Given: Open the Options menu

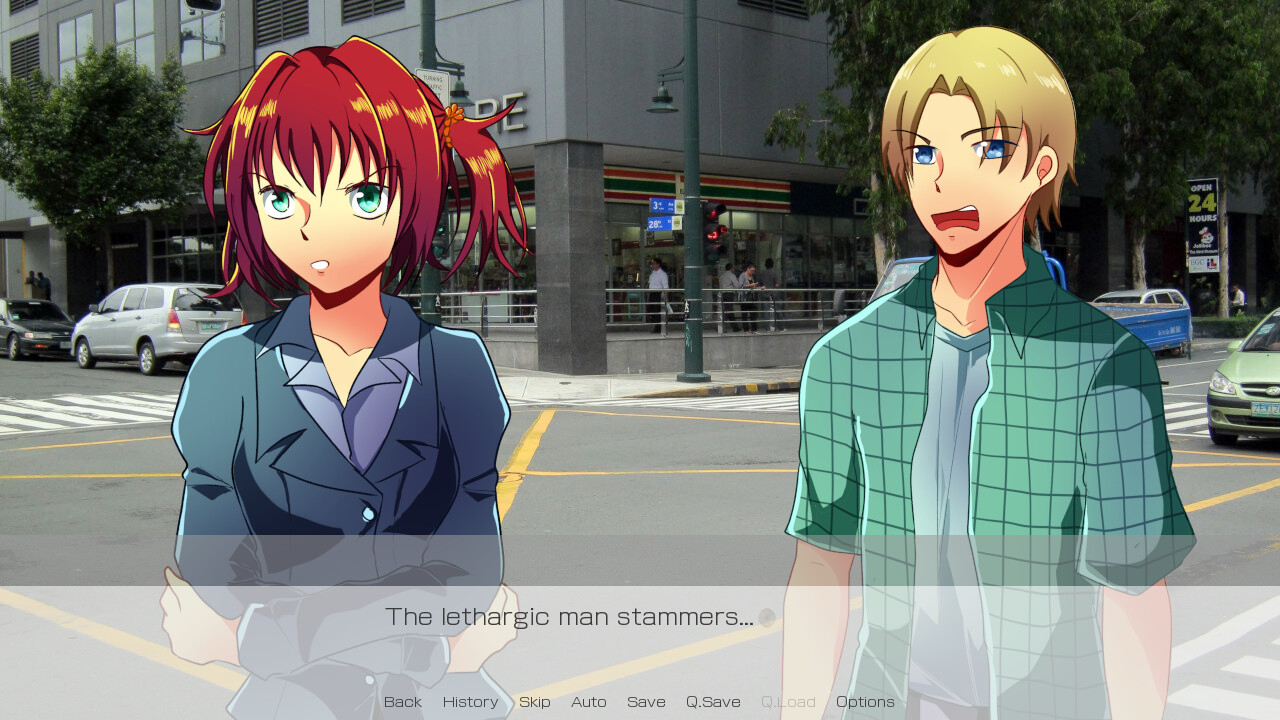Looking at the screenshot, I should [x=865, y=702].
